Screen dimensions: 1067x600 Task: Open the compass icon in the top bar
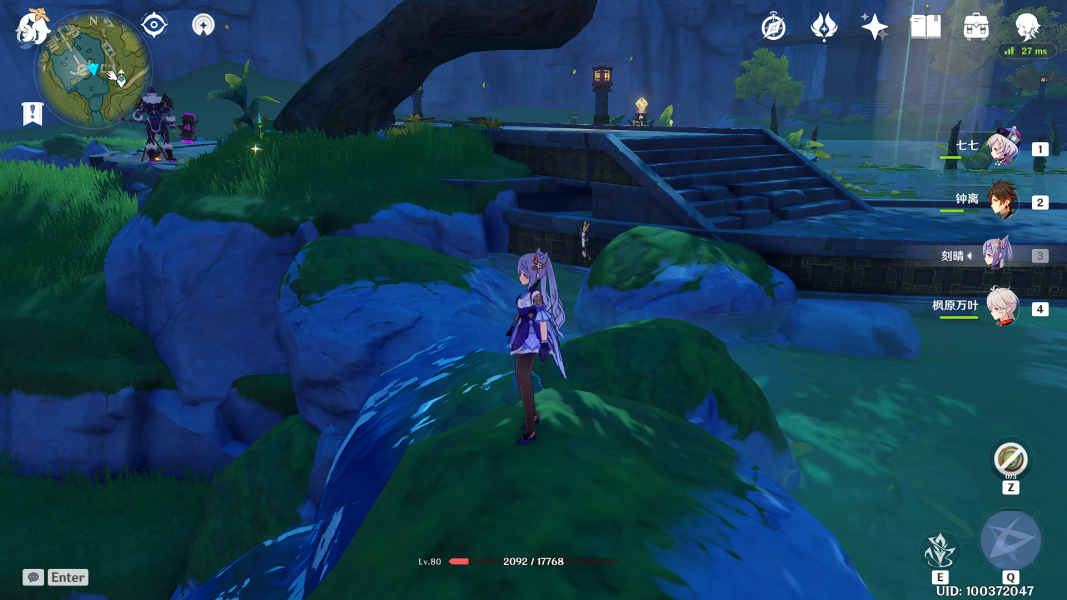(773, 27)
